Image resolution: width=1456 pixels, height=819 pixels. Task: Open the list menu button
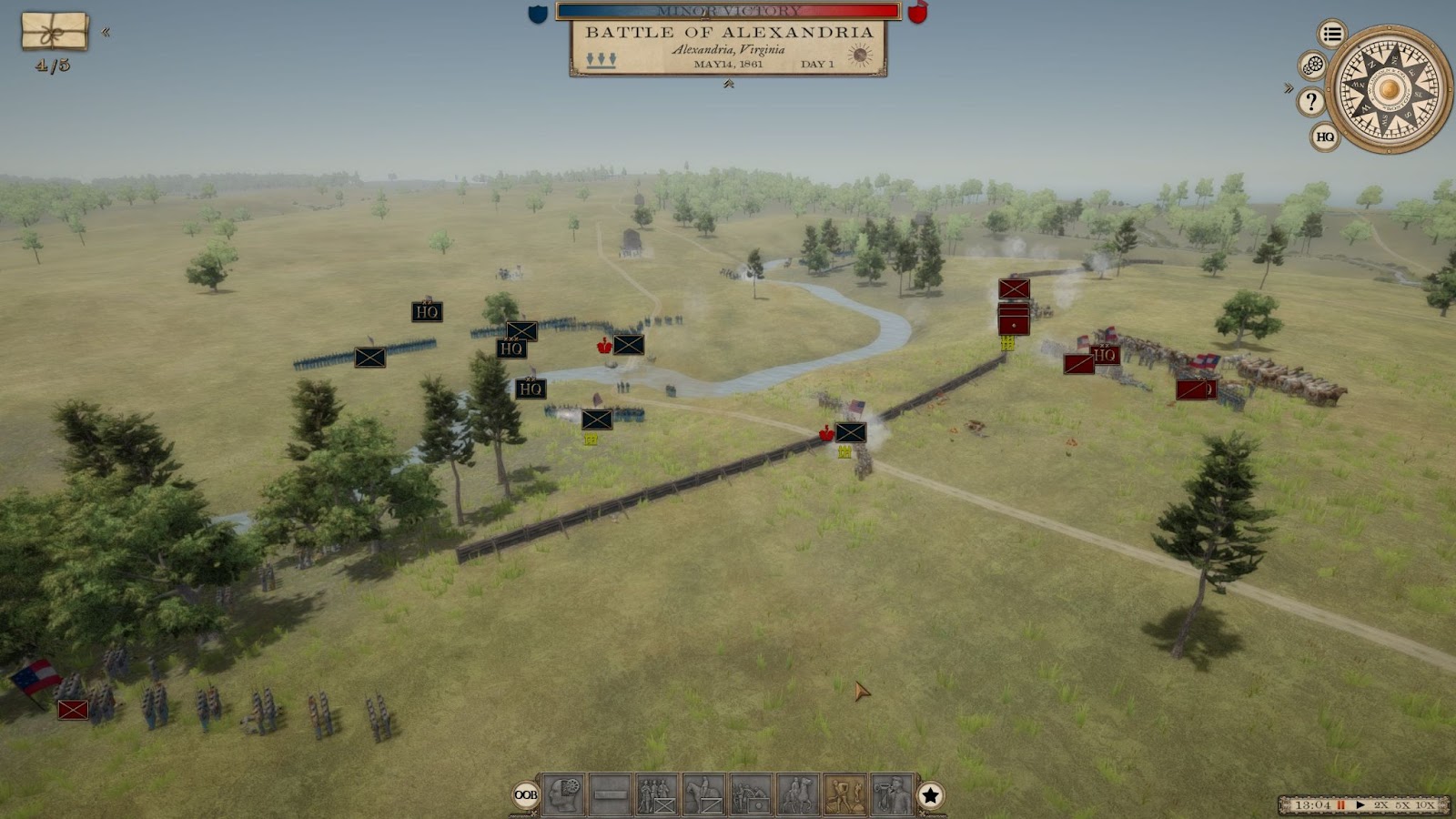point(1332,35)
